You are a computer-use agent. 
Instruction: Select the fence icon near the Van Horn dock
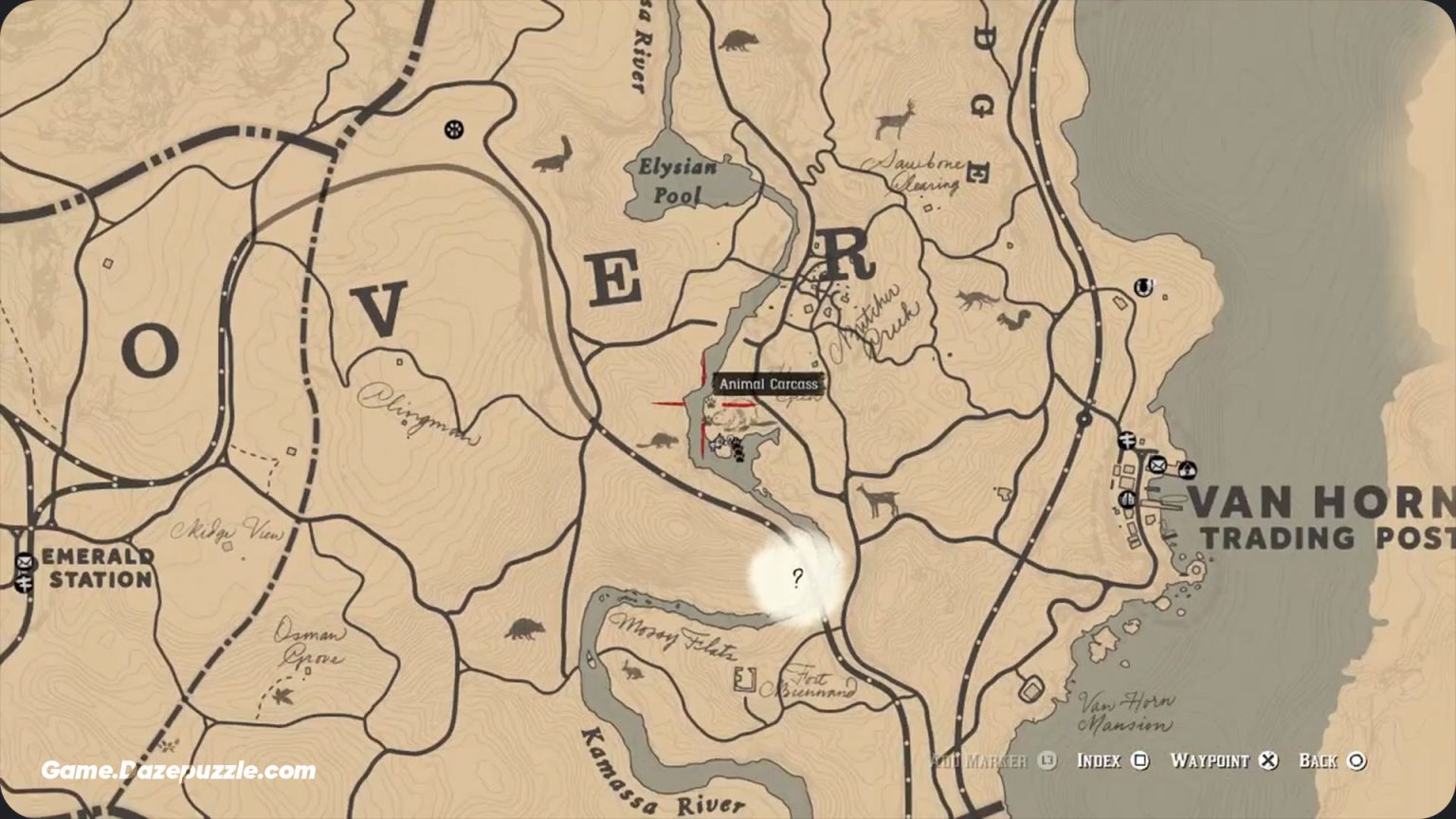click(1187, 470)
